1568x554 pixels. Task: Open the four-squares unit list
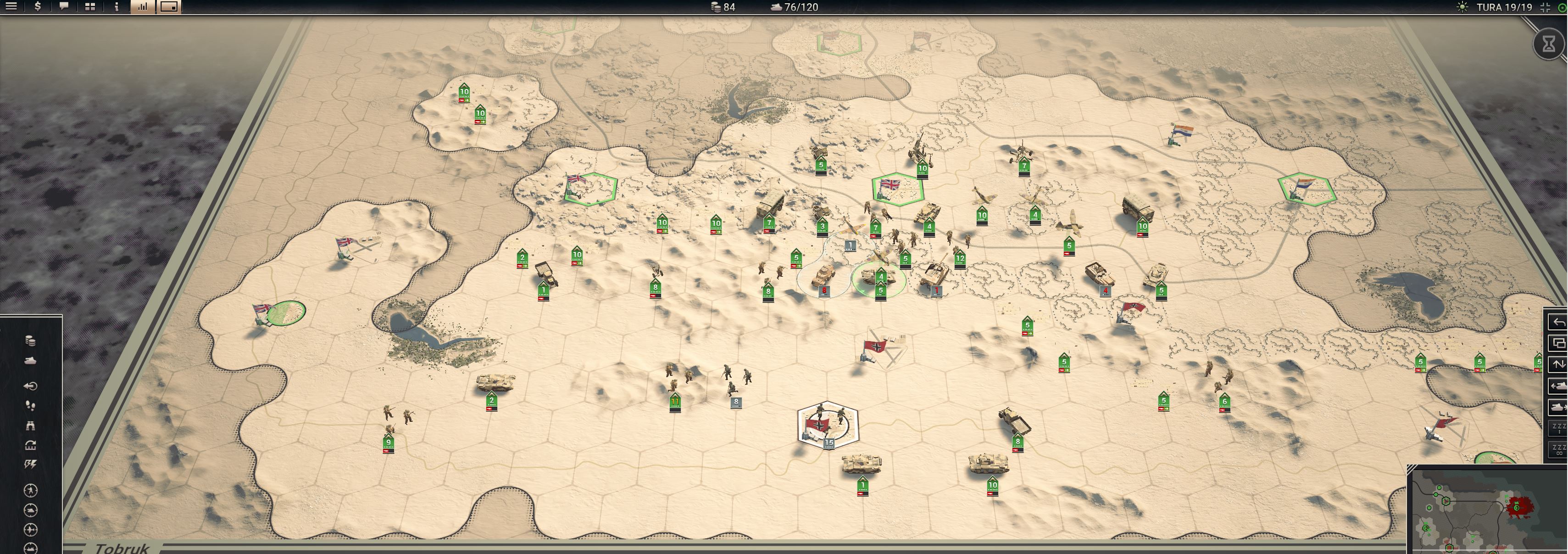point(90,7)
